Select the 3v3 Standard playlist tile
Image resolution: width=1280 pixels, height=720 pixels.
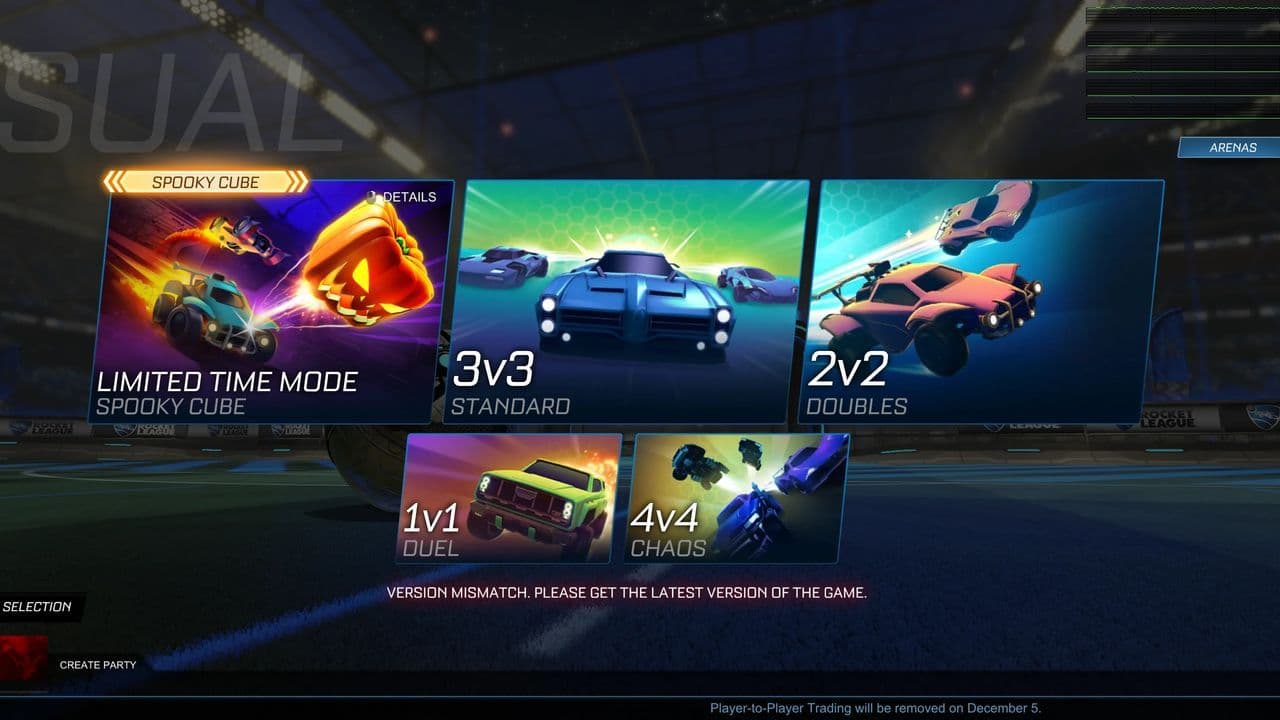point(630,300)
